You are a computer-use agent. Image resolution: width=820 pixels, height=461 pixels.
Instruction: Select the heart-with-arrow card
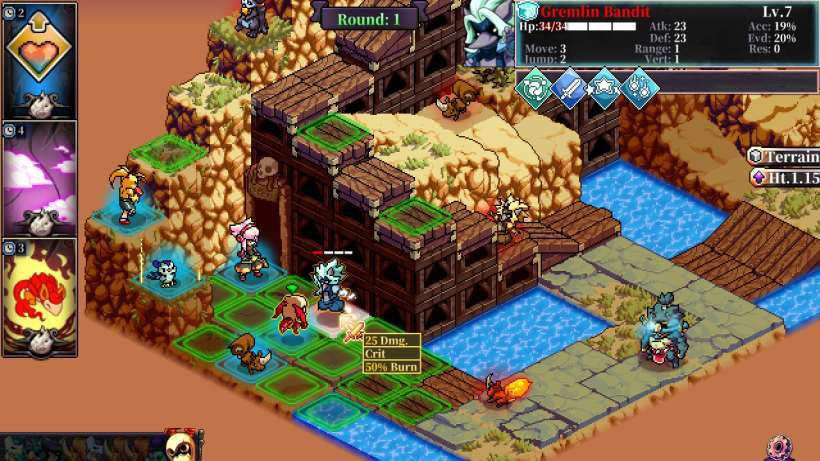(x=40, y=60)
